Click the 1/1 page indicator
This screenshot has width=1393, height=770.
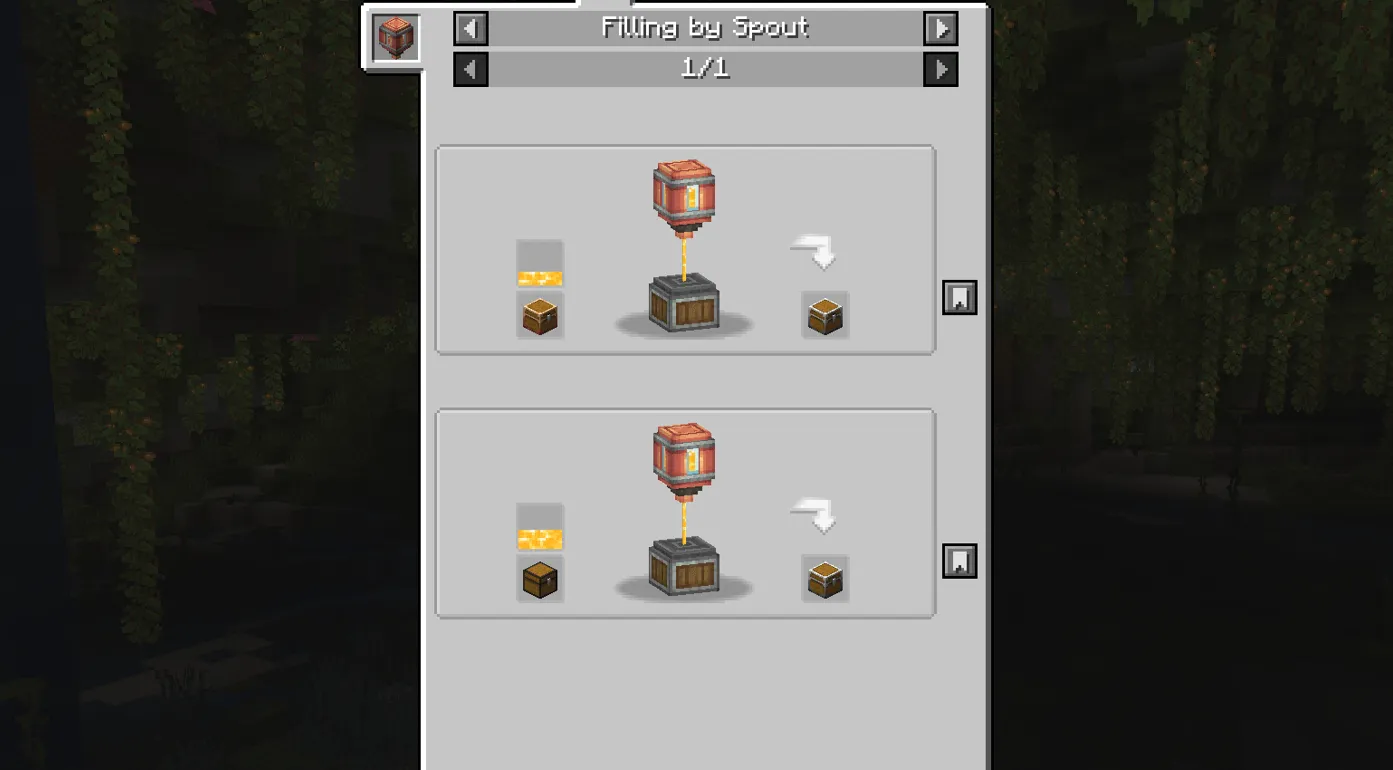tap(703, 69)
